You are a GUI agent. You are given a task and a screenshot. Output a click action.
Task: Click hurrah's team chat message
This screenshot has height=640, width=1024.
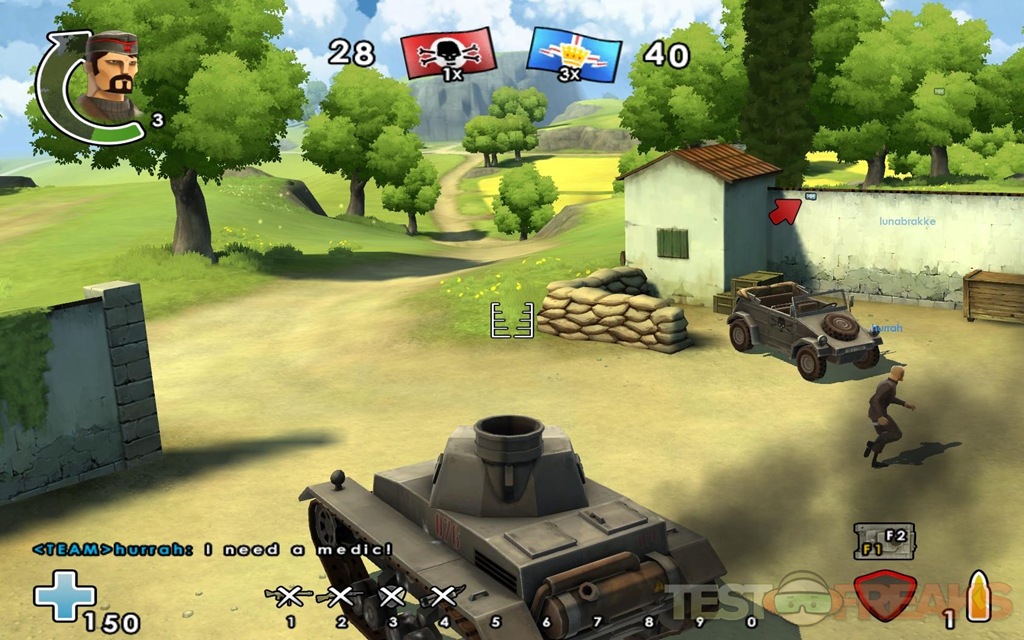tap(212, 549)
